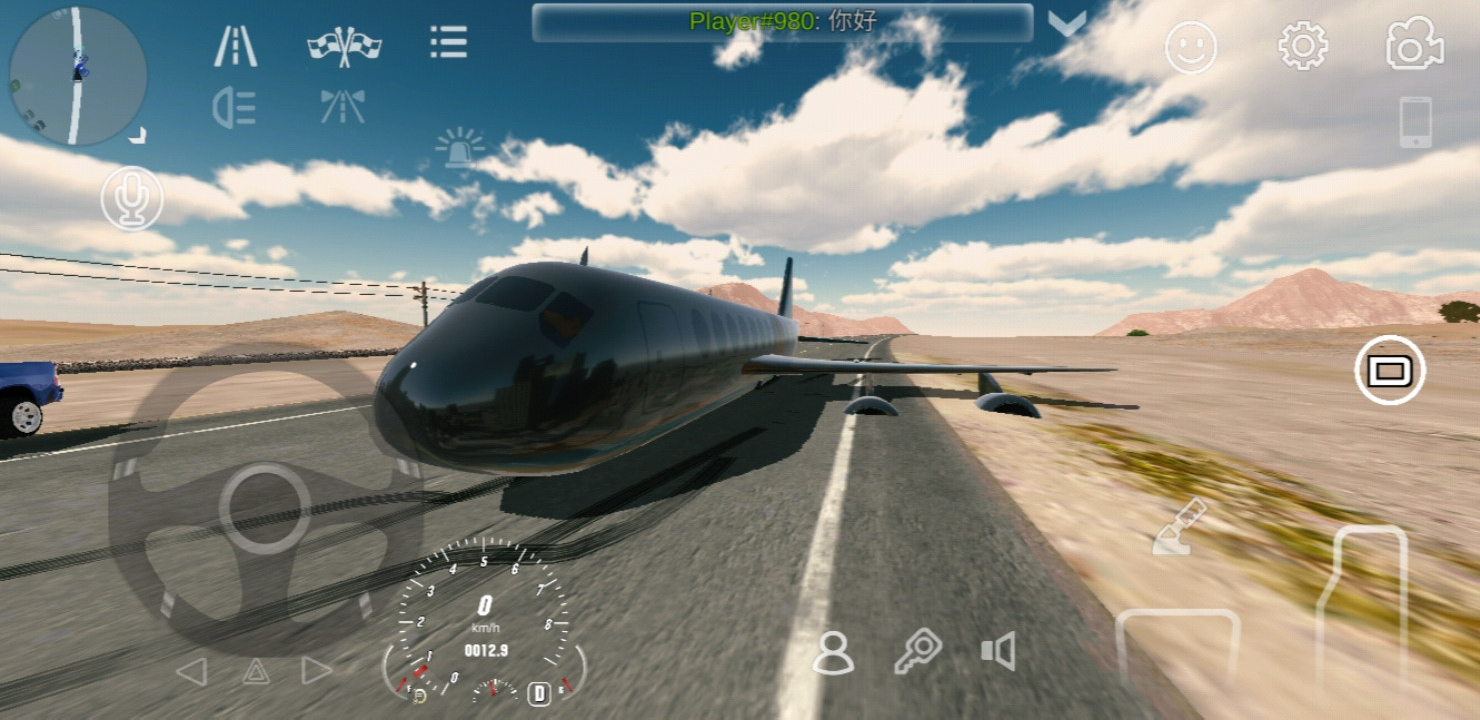1480x720 pixels.
Task: Activate the police siren light icon
Action: (x=460, y=148)
